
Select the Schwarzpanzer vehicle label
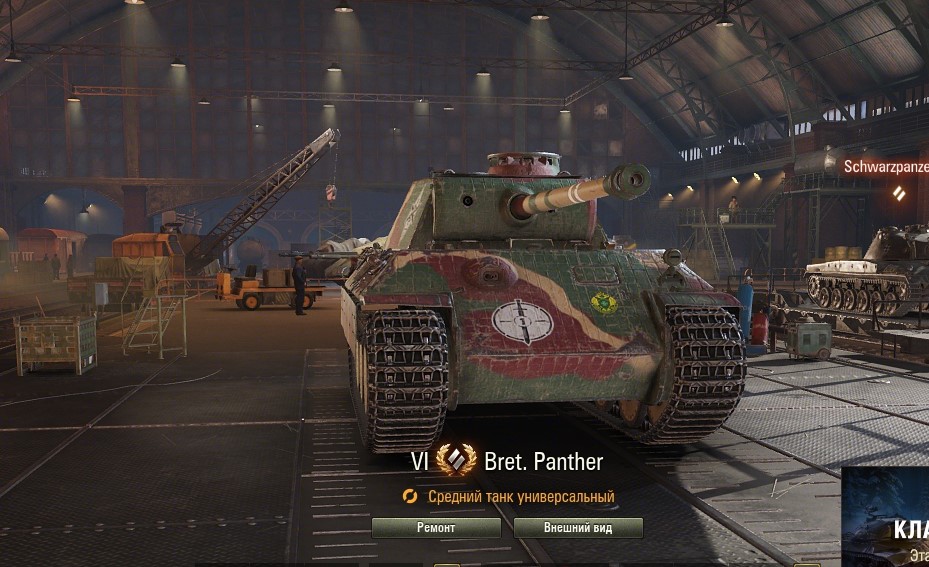(886, 166)
